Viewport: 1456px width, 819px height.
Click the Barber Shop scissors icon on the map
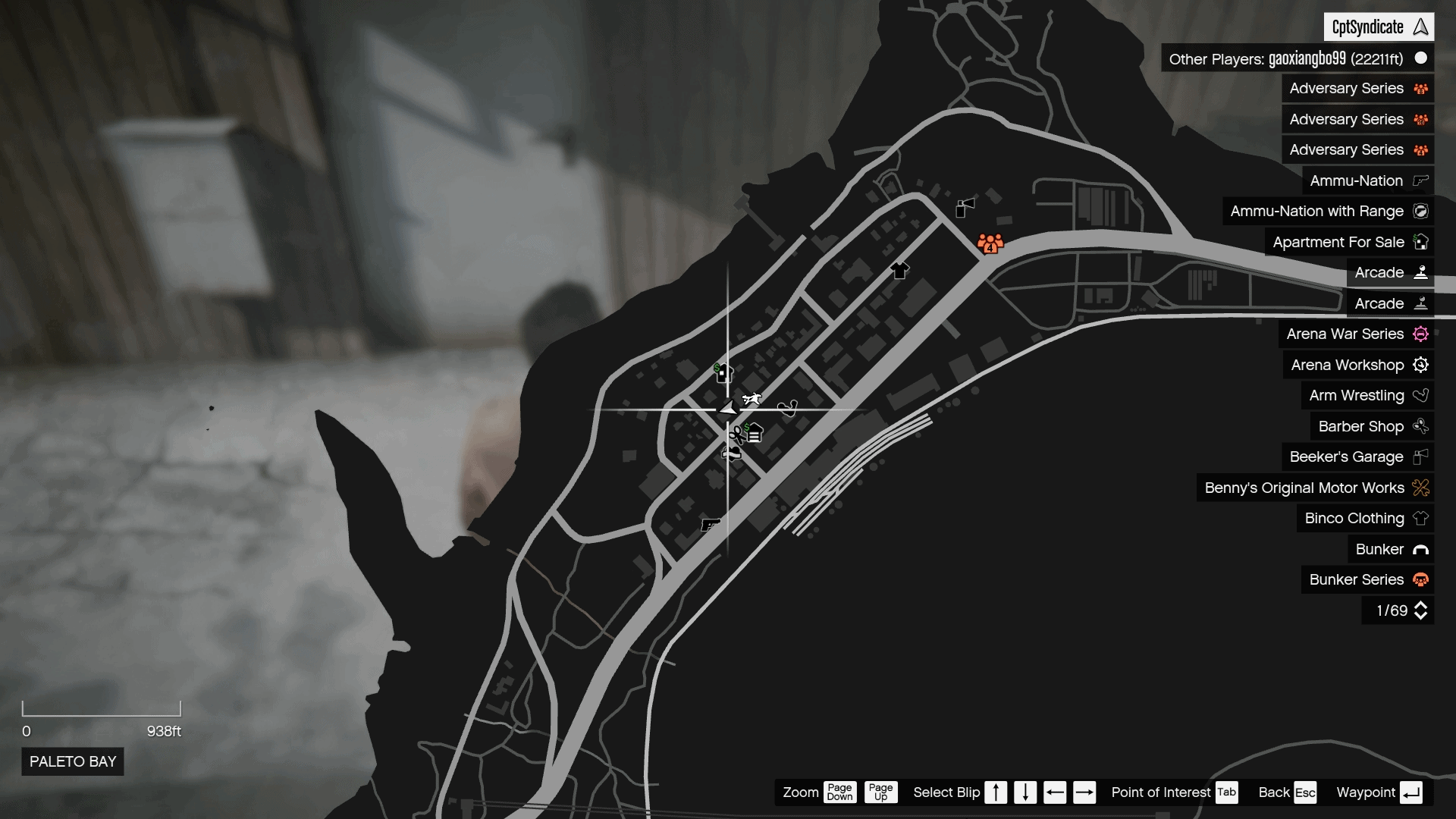tap(737, 433)
